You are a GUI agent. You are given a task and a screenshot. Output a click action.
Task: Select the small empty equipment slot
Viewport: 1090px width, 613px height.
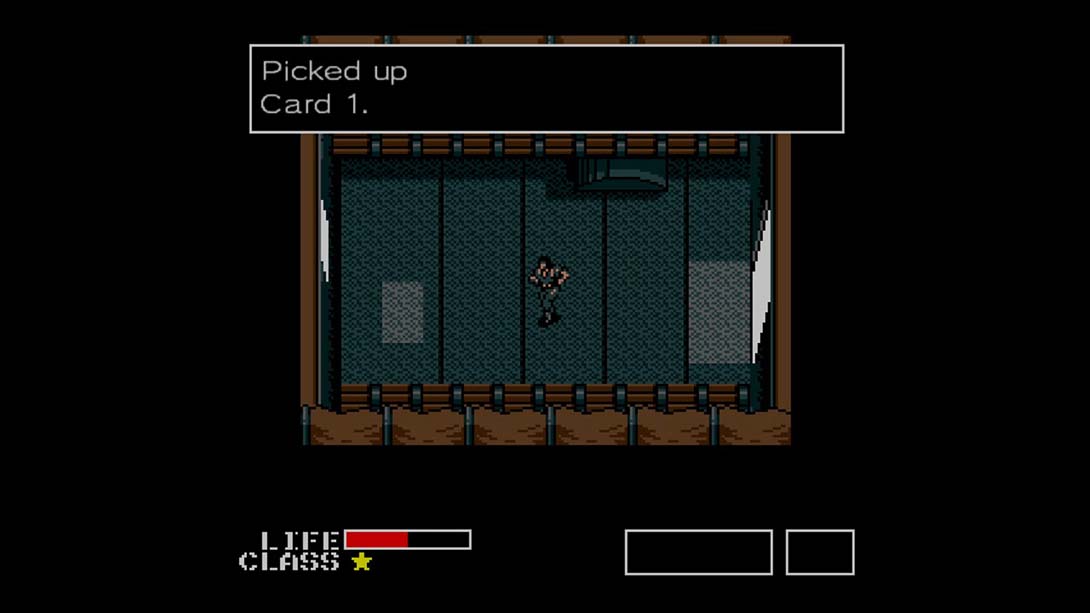tap(819, 553)
